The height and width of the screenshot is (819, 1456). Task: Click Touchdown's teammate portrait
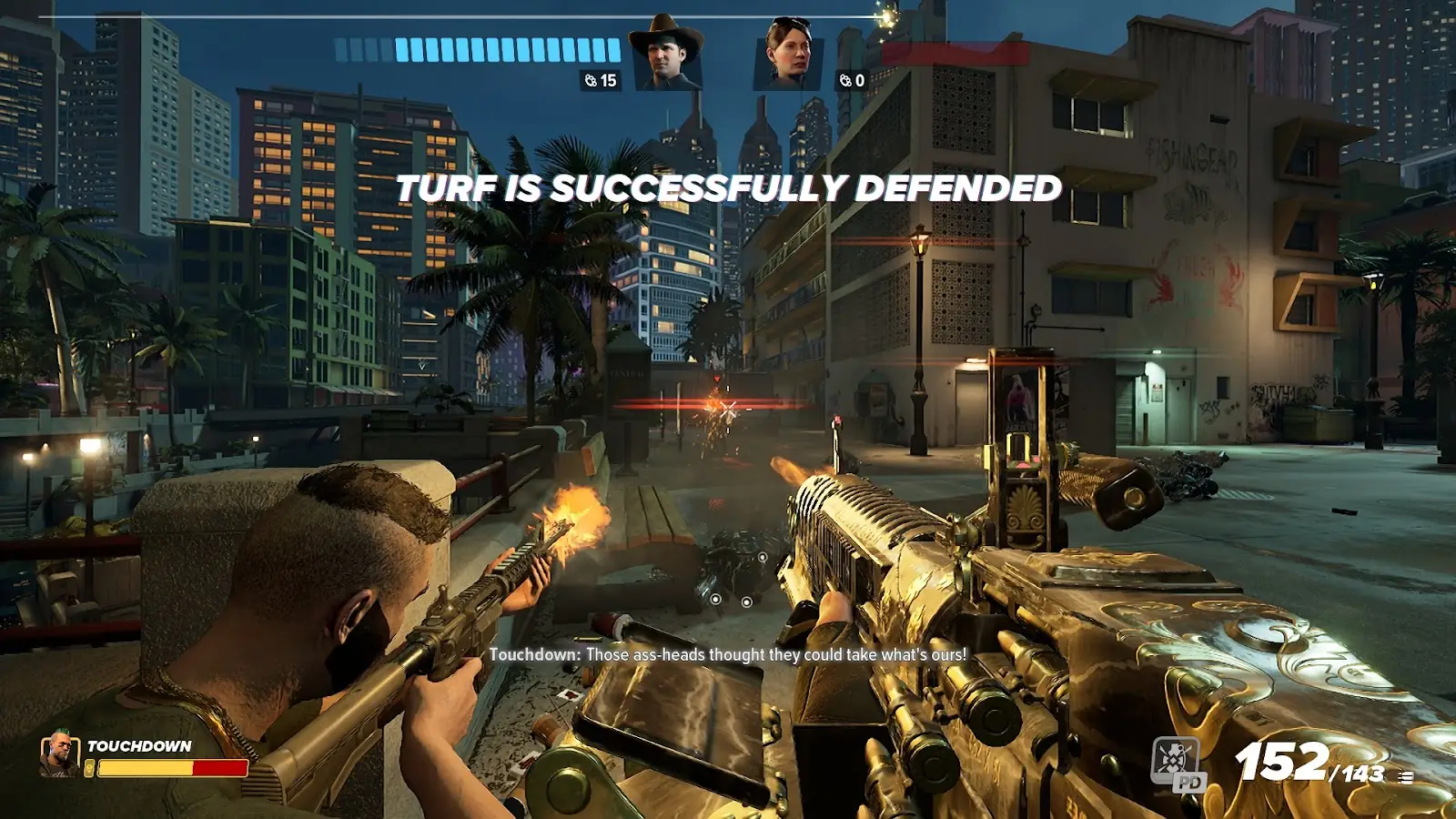click(x=59, y=754)
